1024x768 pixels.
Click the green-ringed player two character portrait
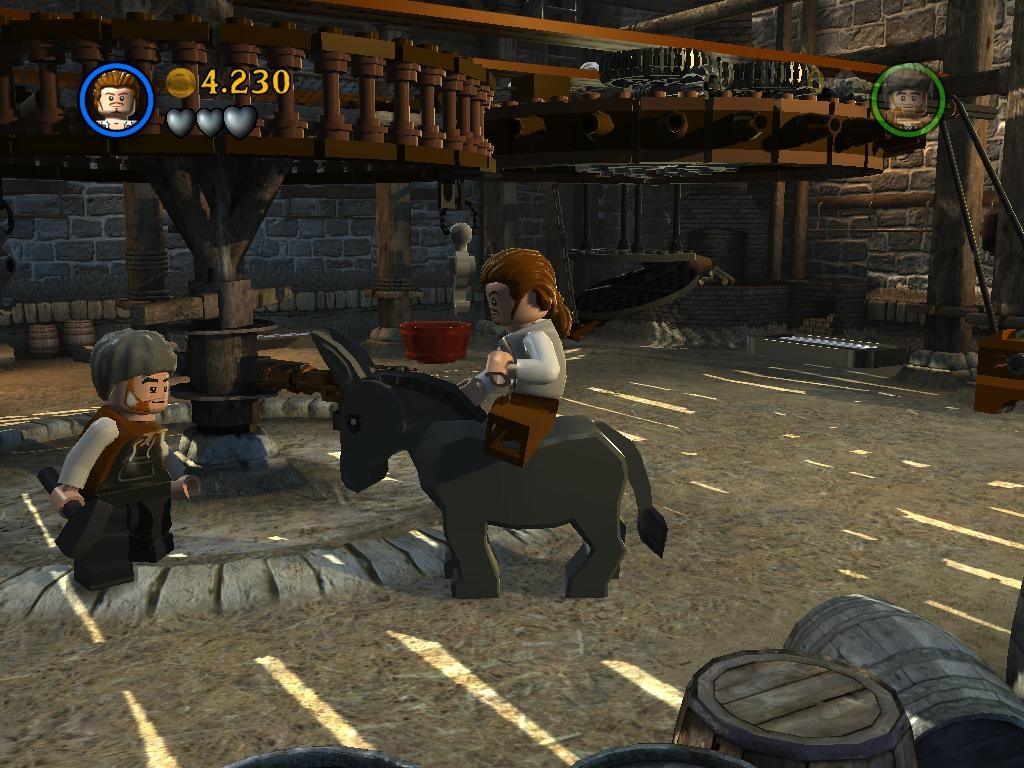tap(908, 98)
